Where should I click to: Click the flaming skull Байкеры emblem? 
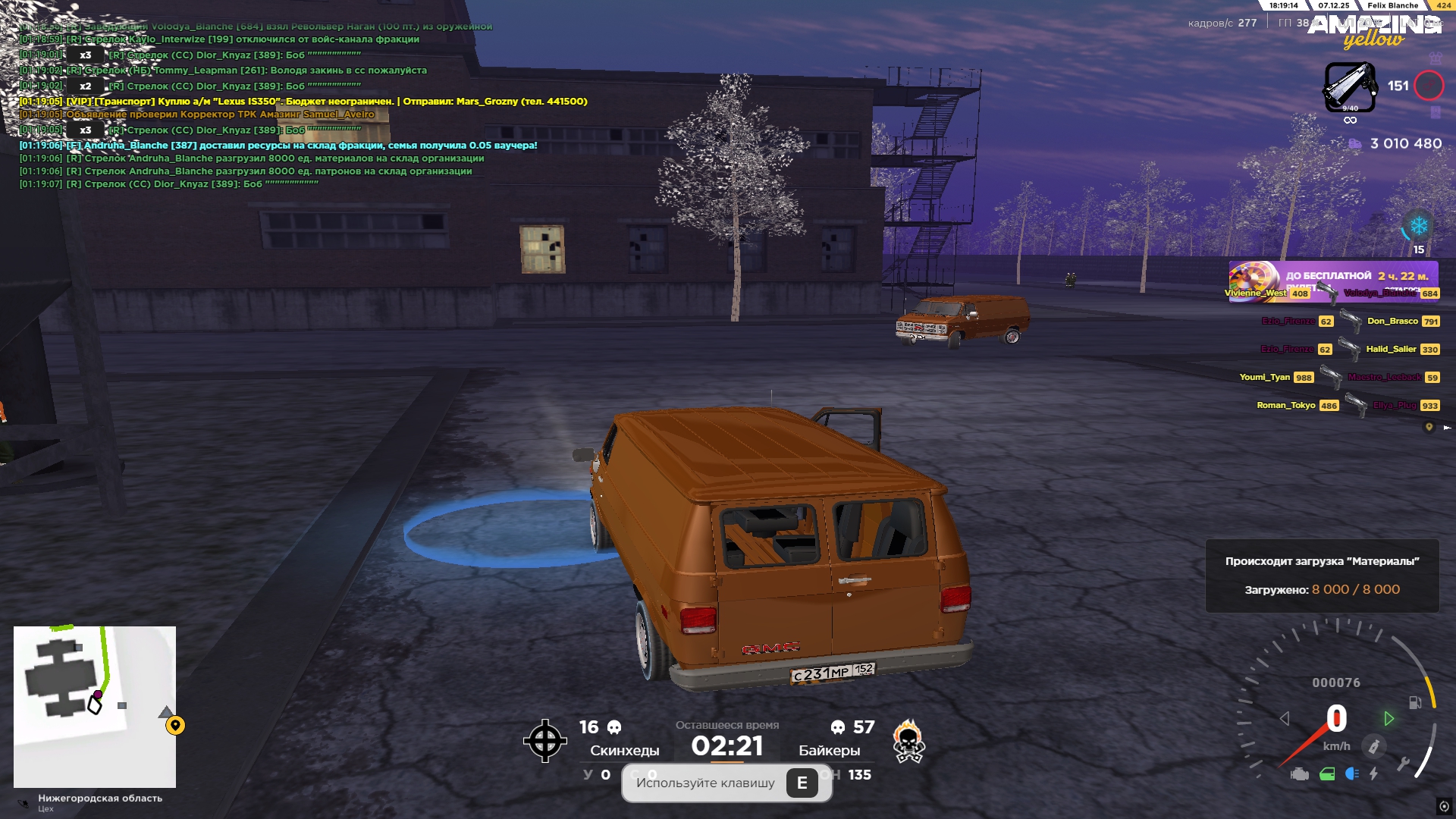(908, 741)
